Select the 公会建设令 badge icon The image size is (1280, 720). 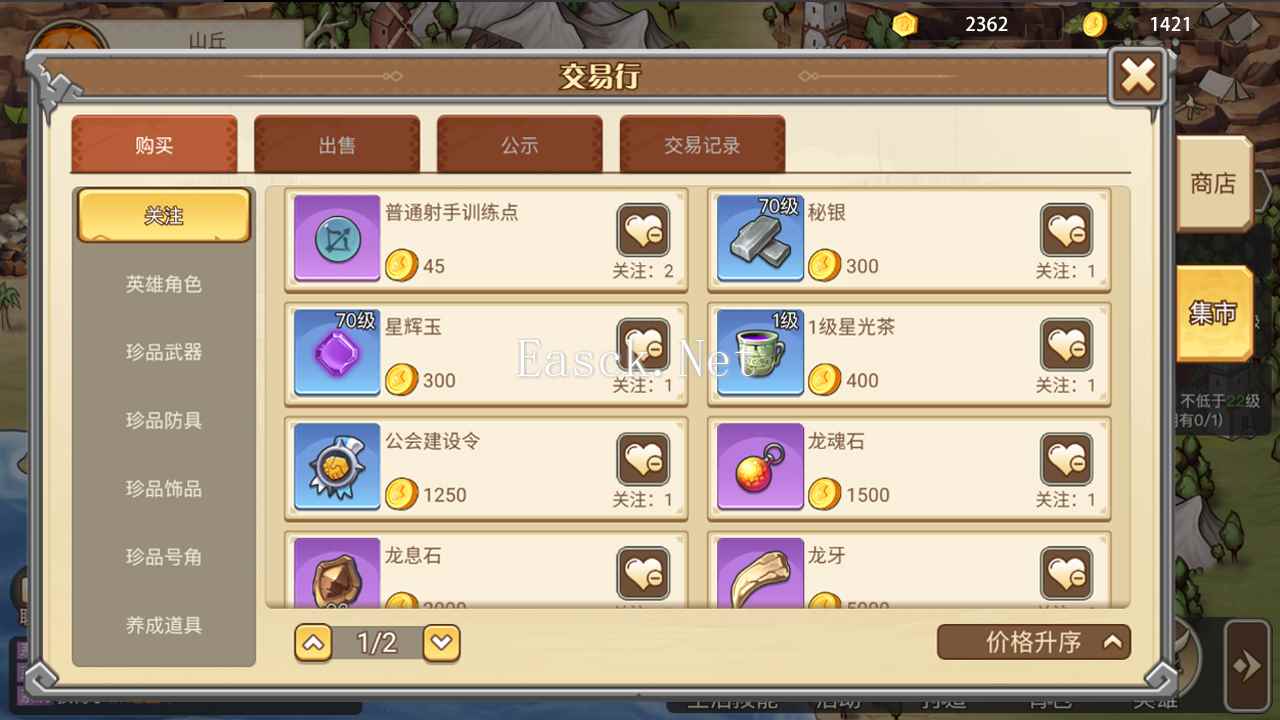336,467
